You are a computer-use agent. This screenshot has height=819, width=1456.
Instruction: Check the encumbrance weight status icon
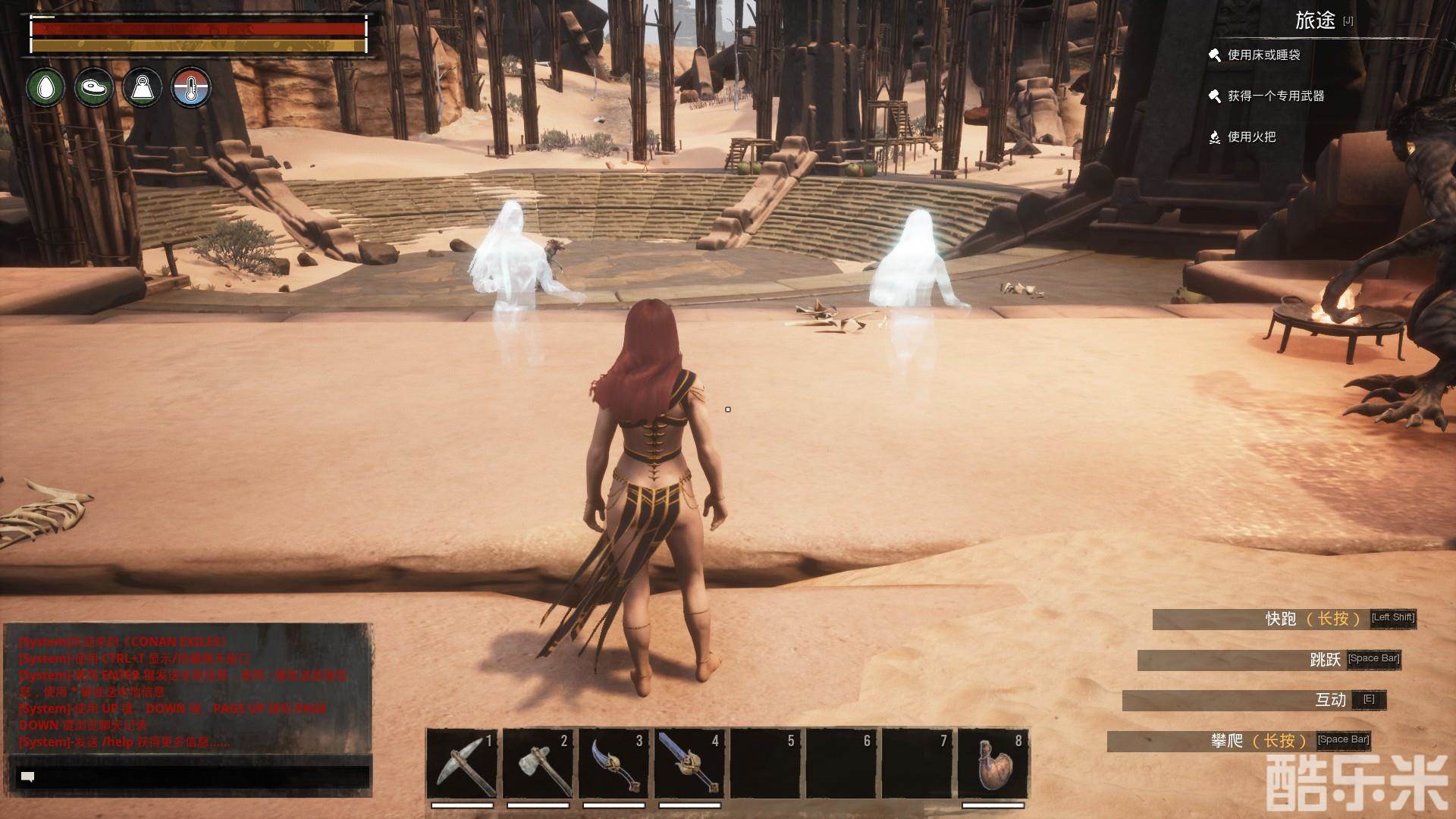click(143, 87)
